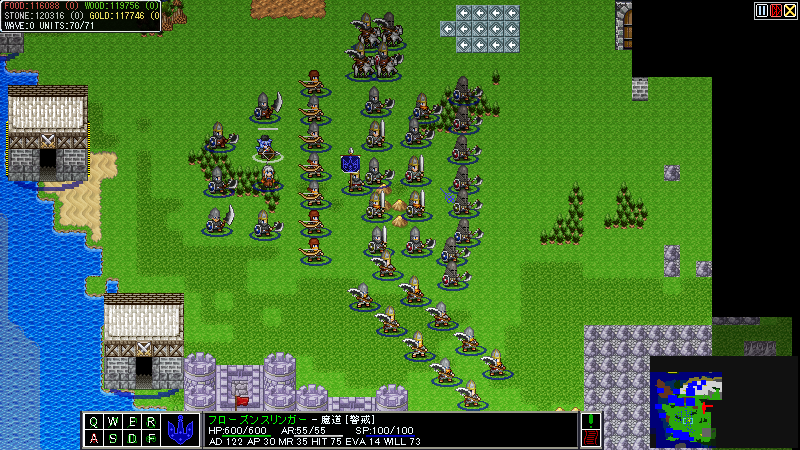
Task: Activate the E command slot
Action: [131, 421]
